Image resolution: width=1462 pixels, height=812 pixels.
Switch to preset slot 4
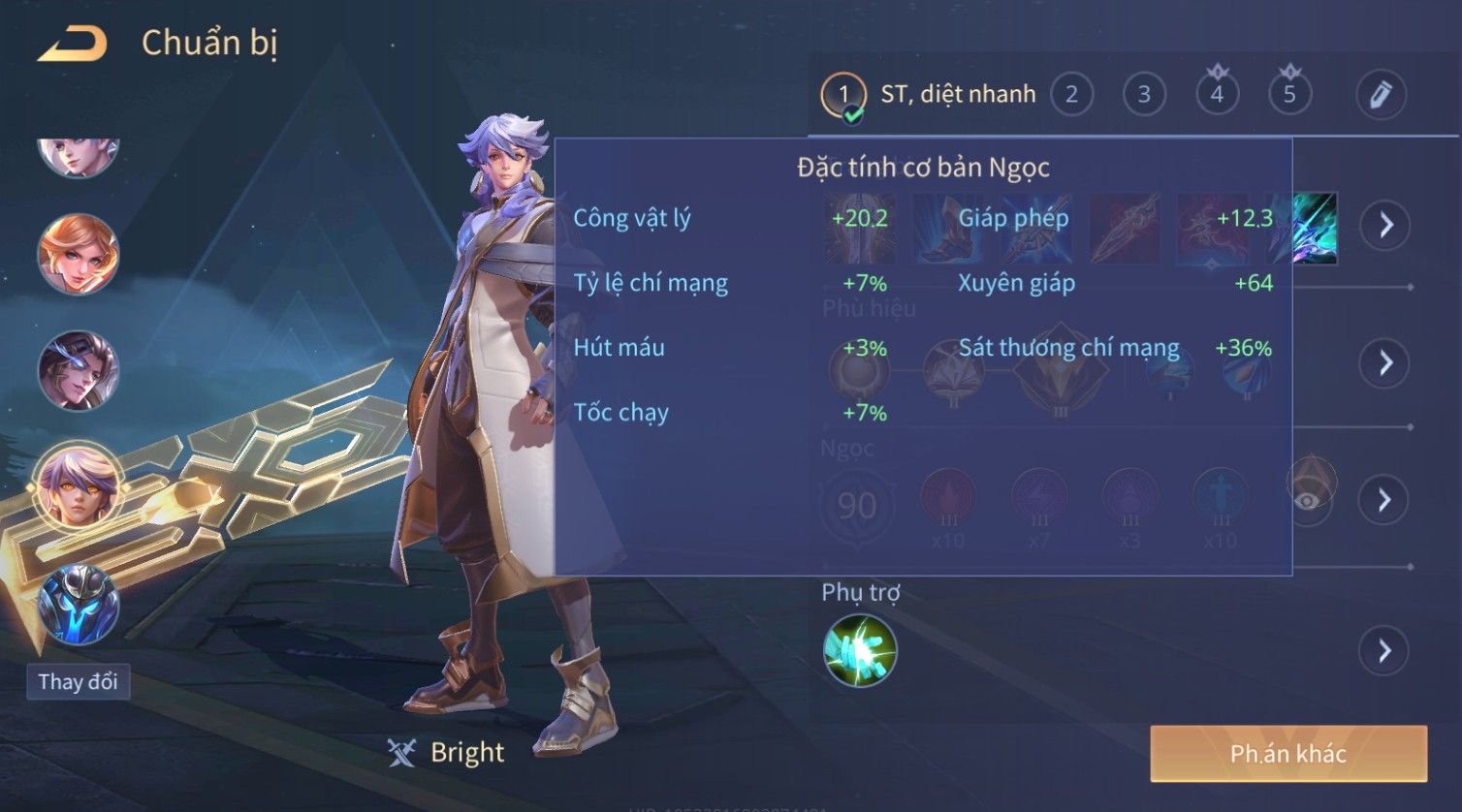(x=1217, y=95)
